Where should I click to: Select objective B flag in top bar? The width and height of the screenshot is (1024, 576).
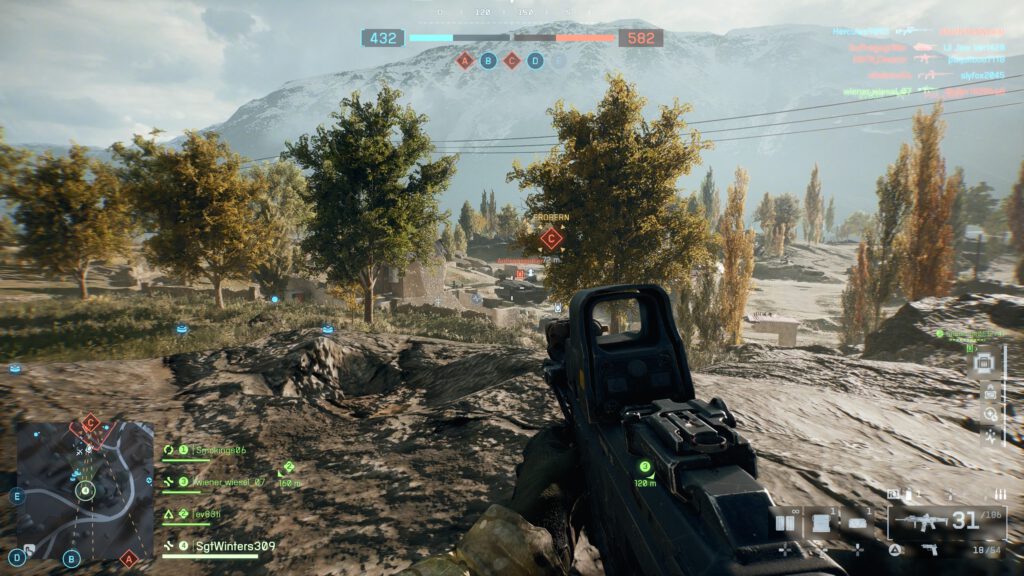[488, 60]
